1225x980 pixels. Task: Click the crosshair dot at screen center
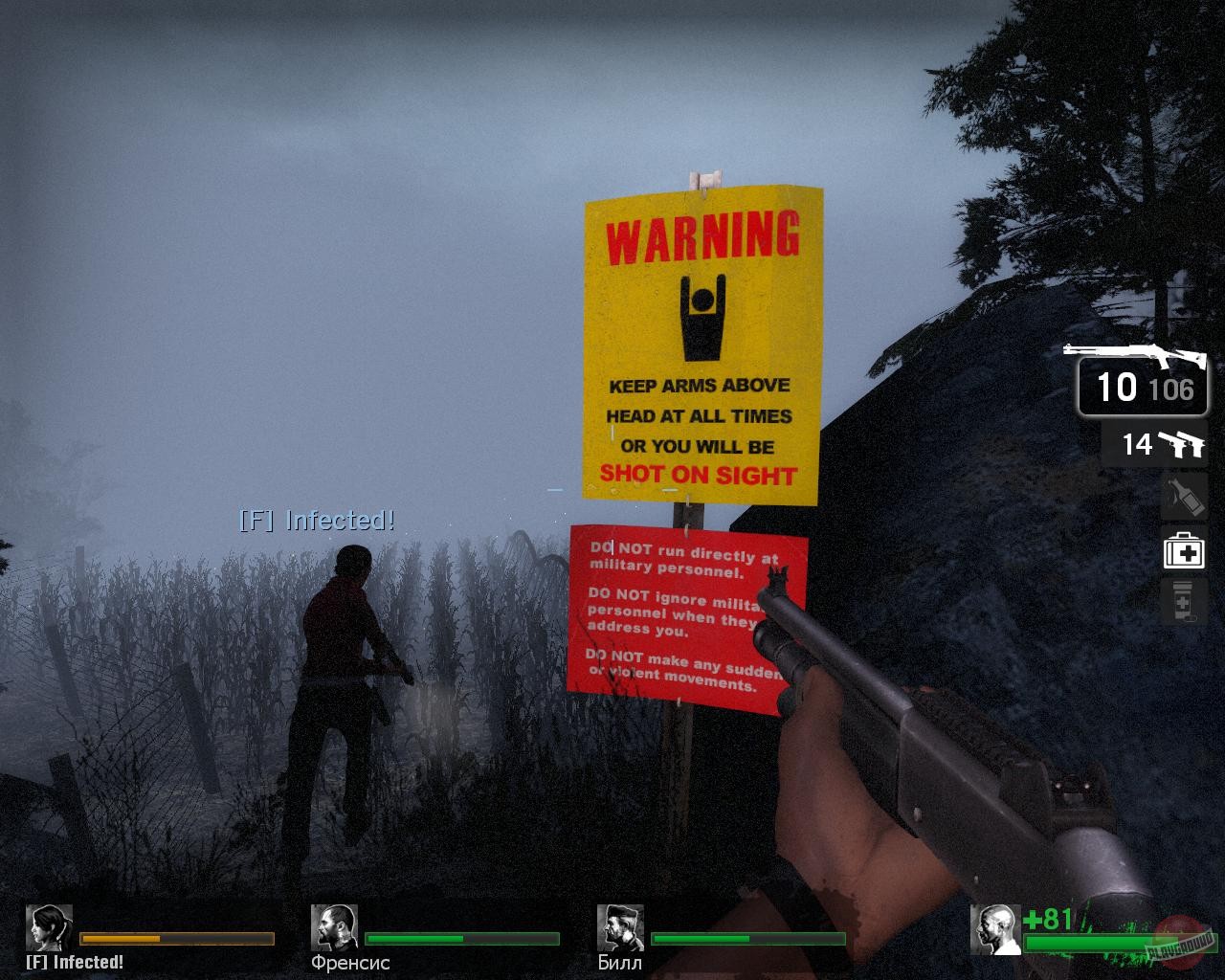click(x=612, y=490)
